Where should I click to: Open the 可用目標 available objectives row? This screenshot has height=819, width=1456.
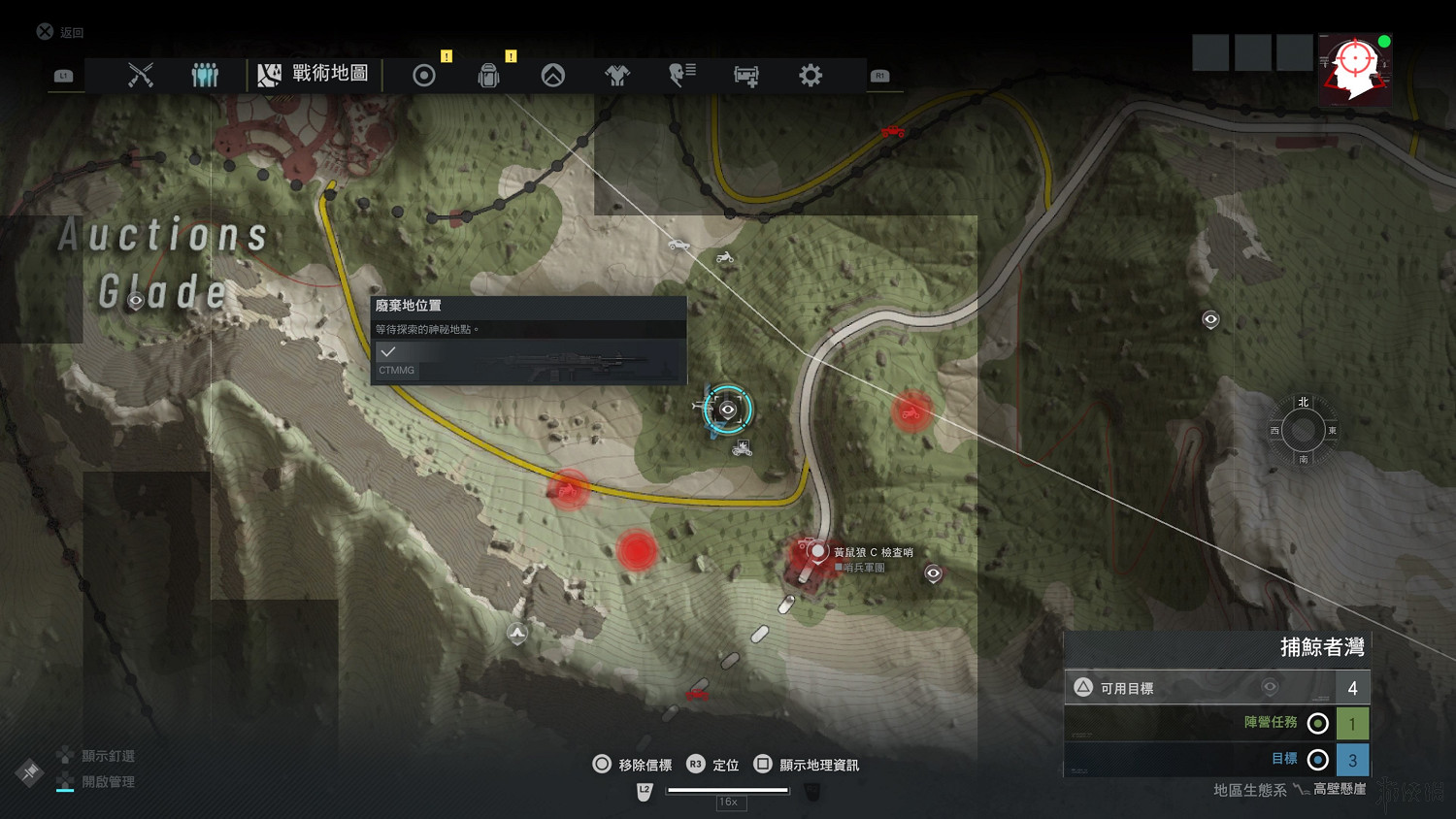pos(1217,688)
